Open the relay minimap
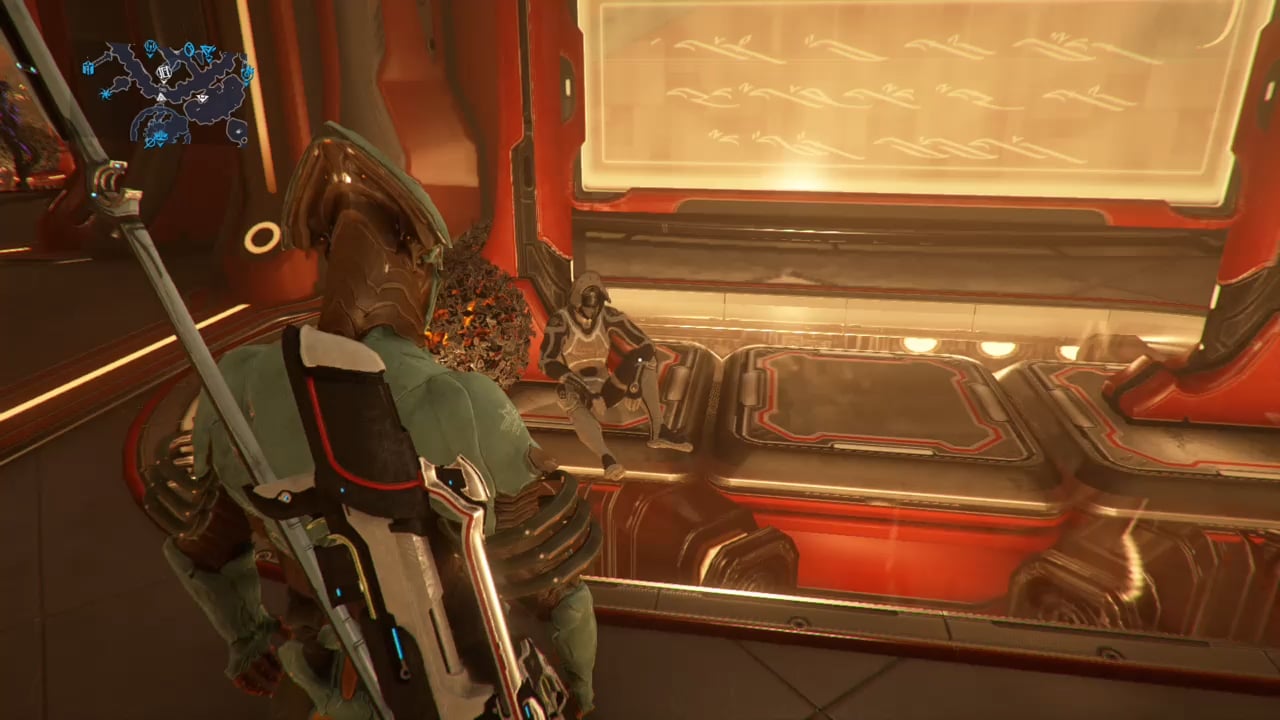1280x720 pixels. 170,95
